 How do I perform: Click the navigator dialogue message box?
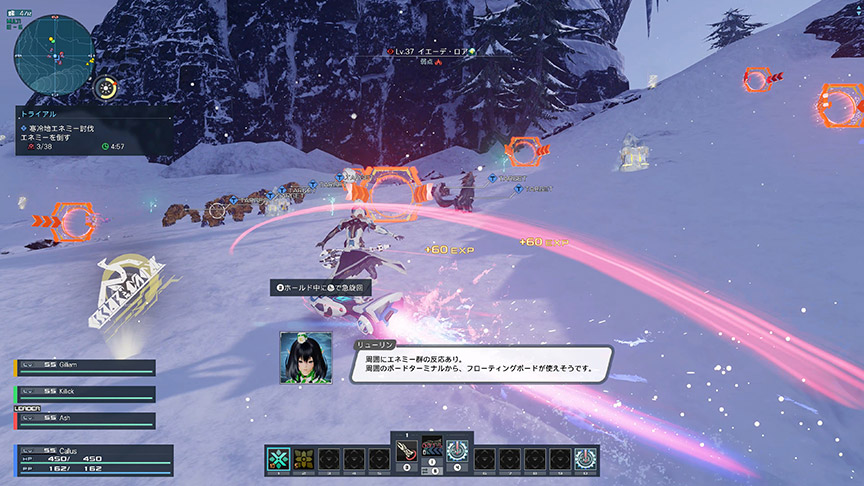click(x=480, y=362)
